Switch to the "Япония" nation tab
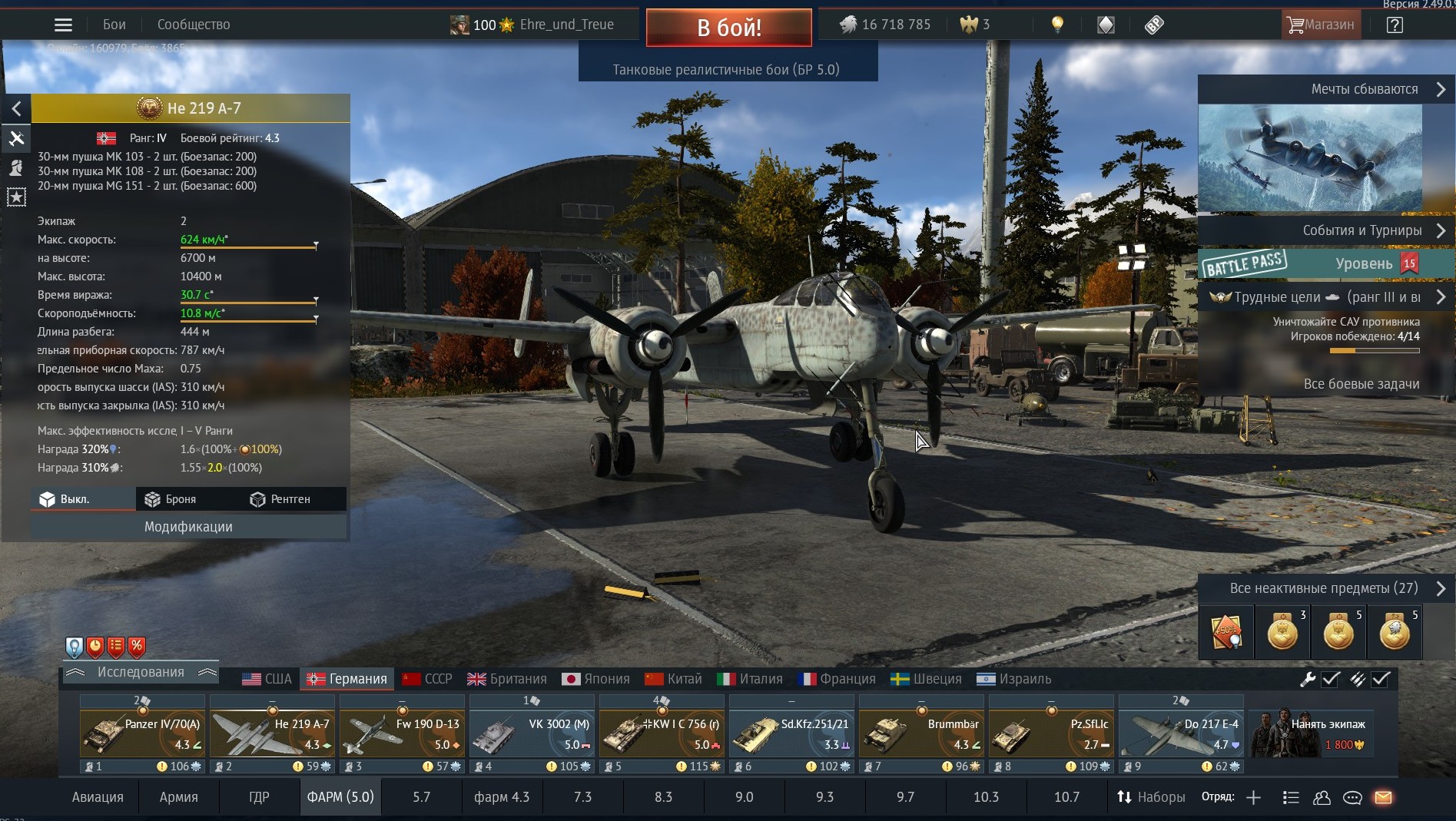Image resolution: width=1456 pixels, height=821 pixels. [x=595, y=679]
